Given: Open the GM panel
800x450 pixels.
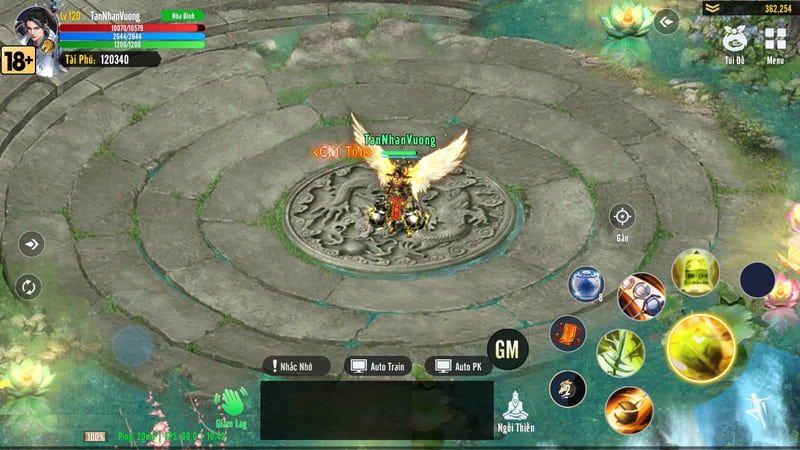Looking at the screenshot, I should pyautogui.click(x=508, y=349).
